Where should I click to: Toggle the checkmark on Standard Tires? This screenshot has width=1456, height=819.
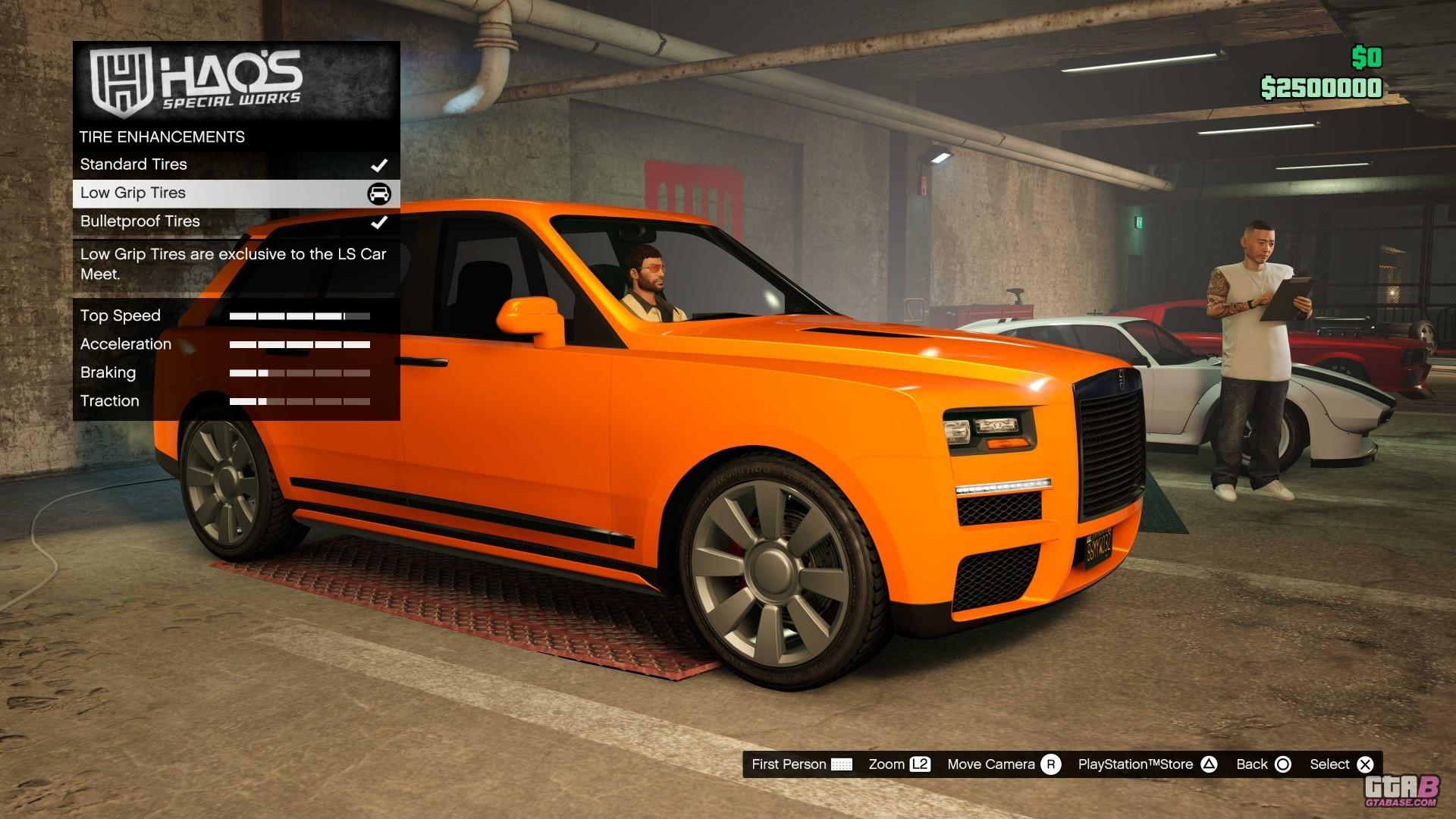click(x=380, y=164)
